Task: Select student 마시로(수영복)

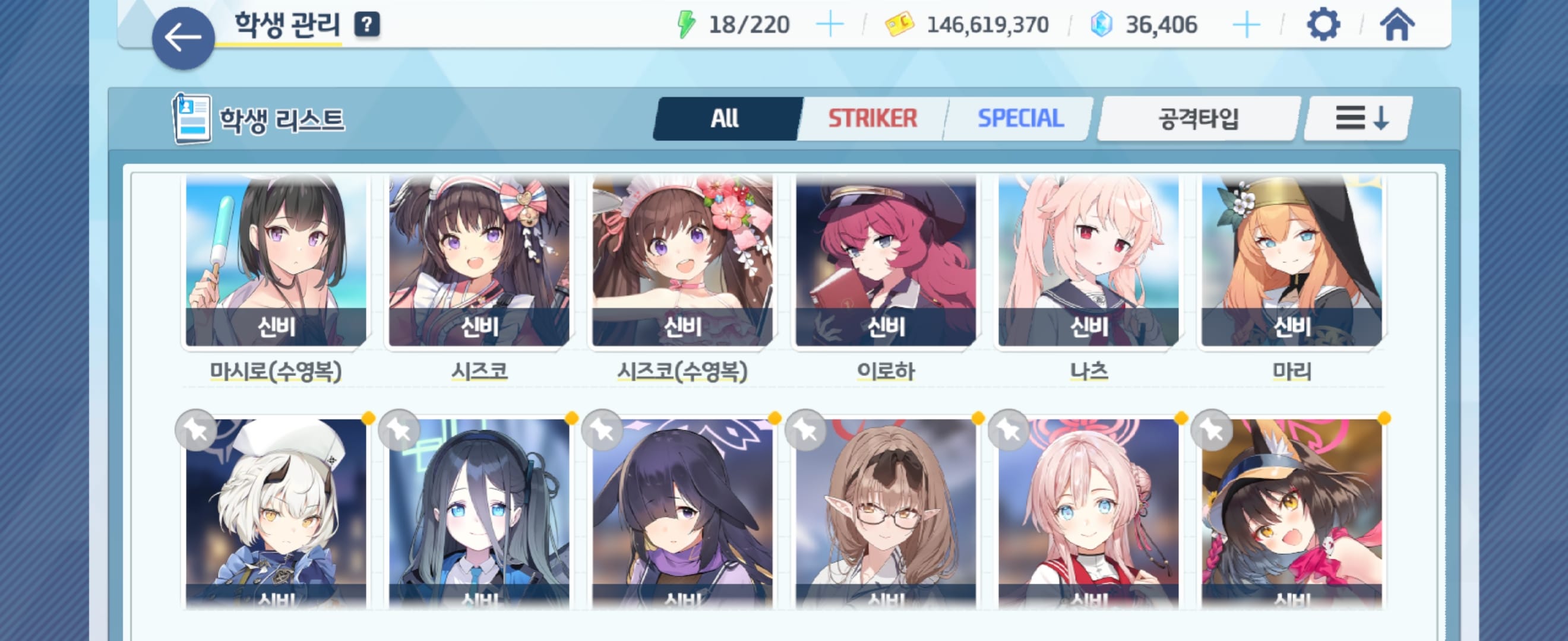Action: (276, 262)
